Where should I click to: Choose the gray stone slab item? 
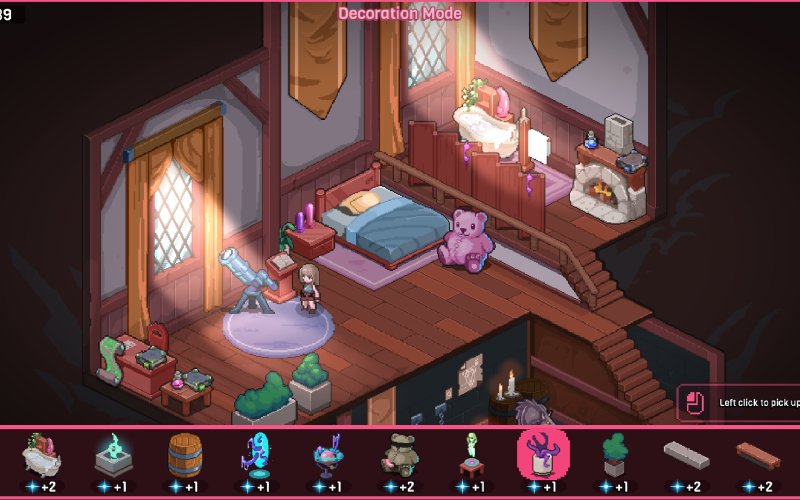(687, 455)
